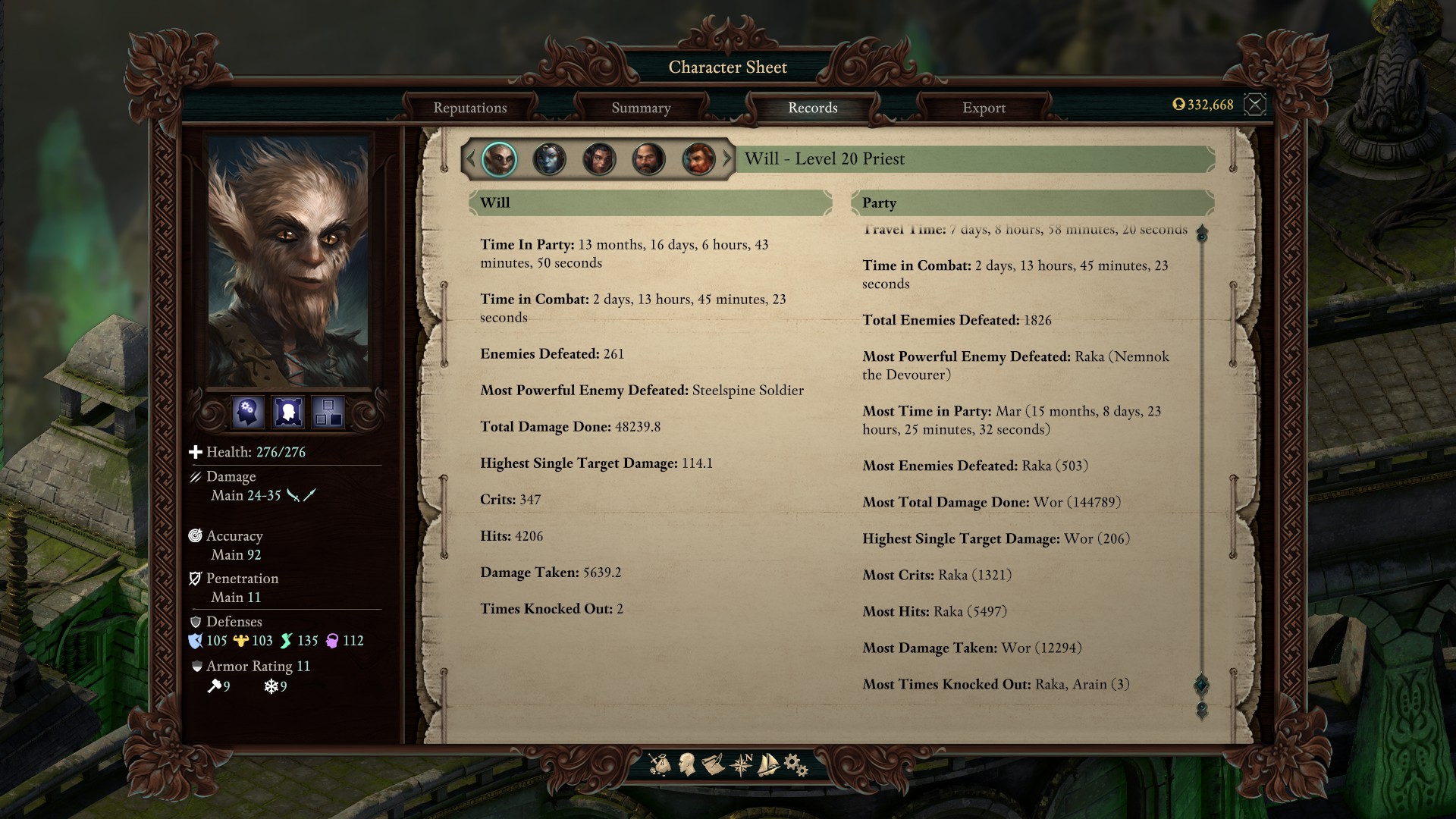Open the three-squares ability tree button
Viewport: 1456px width, 819px height.
(x=328, y=412)
